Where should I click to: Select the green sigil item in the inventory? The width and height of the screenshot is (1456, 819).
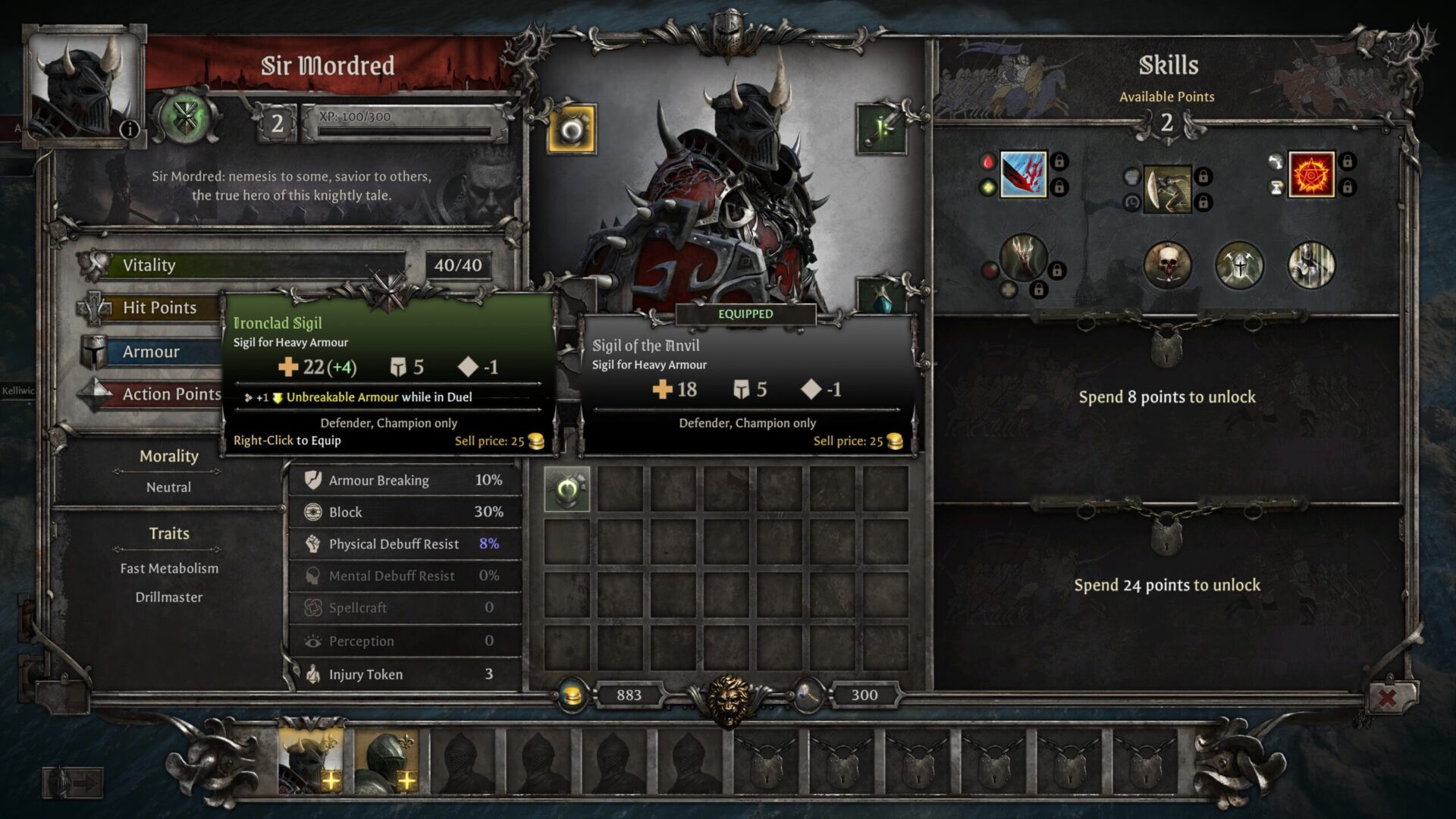567,490
